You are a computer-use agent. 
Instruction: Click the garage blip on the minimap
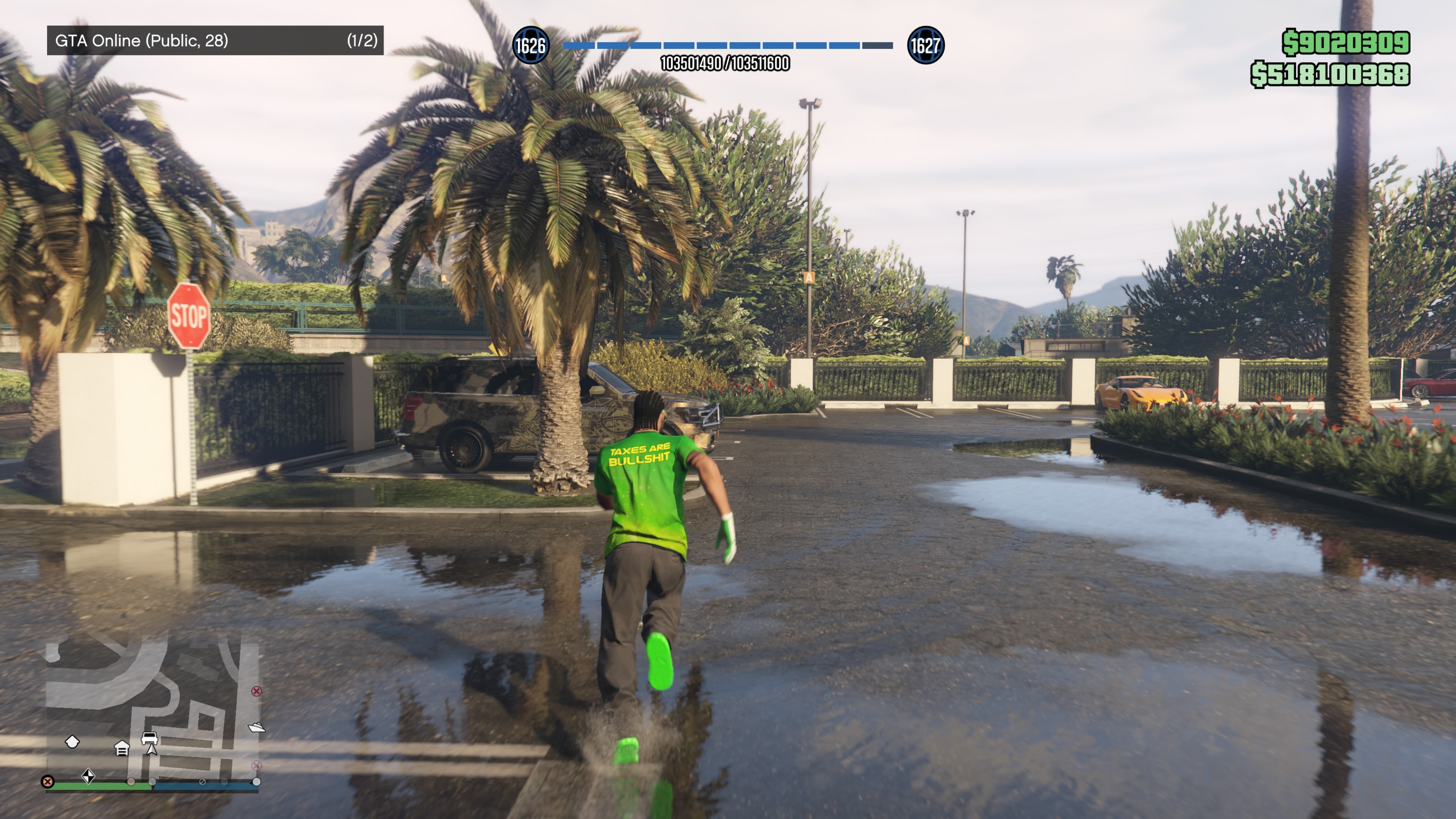pyautogui.click(x=121, y=749)
